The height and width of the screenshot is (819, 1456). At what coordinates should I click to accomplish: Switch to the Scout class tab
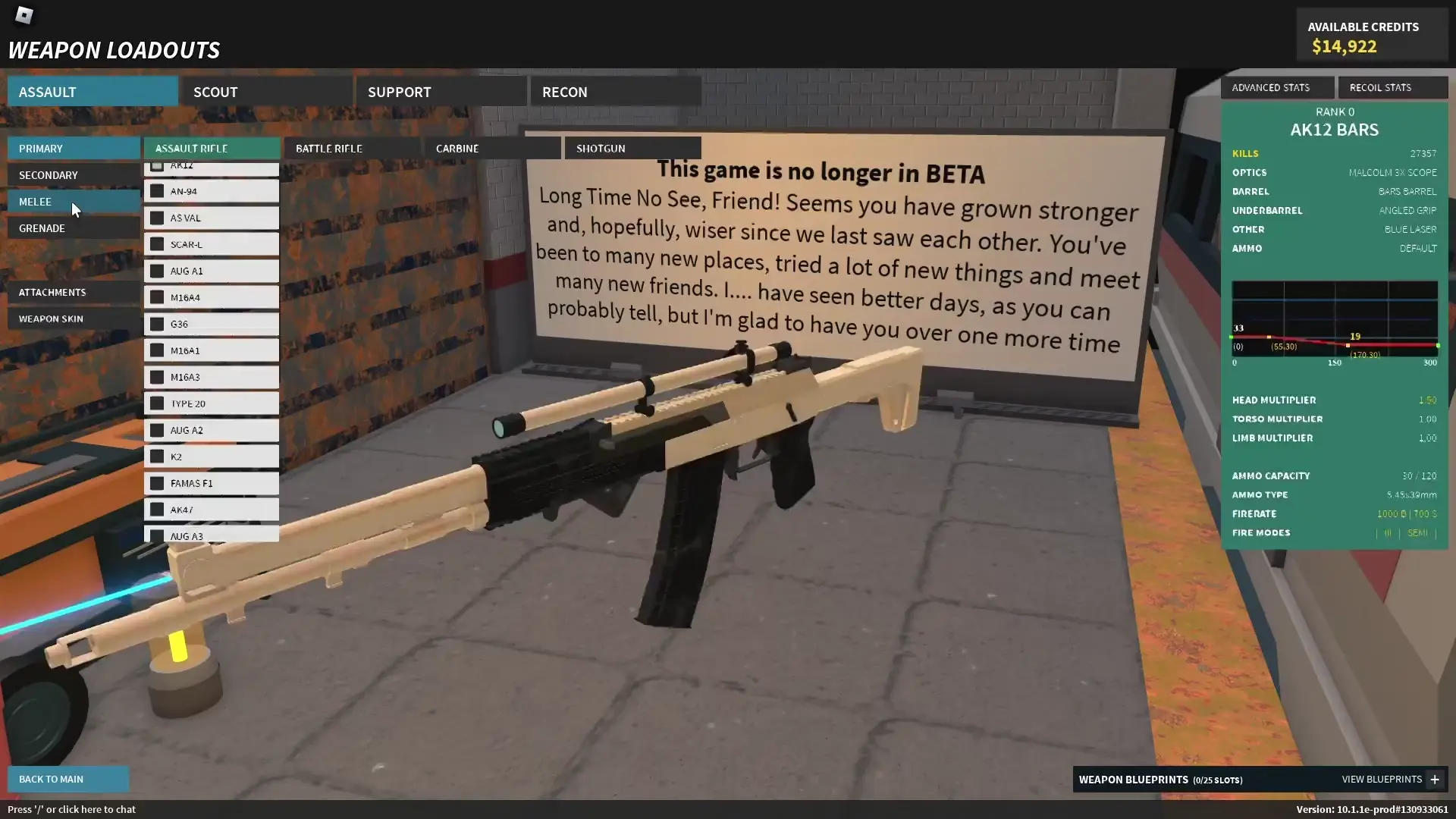click(266, 92)
